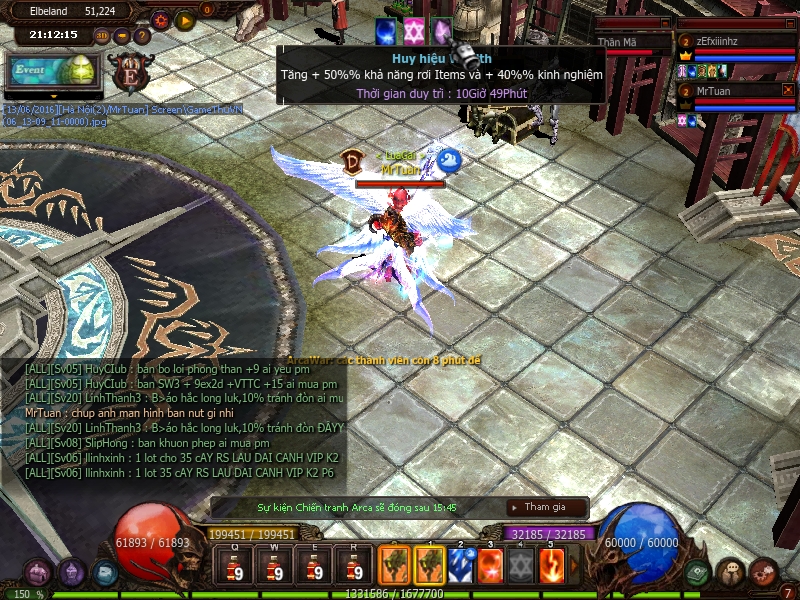Open the red E emblem menu
800x600 pixels.
point(132,72)
